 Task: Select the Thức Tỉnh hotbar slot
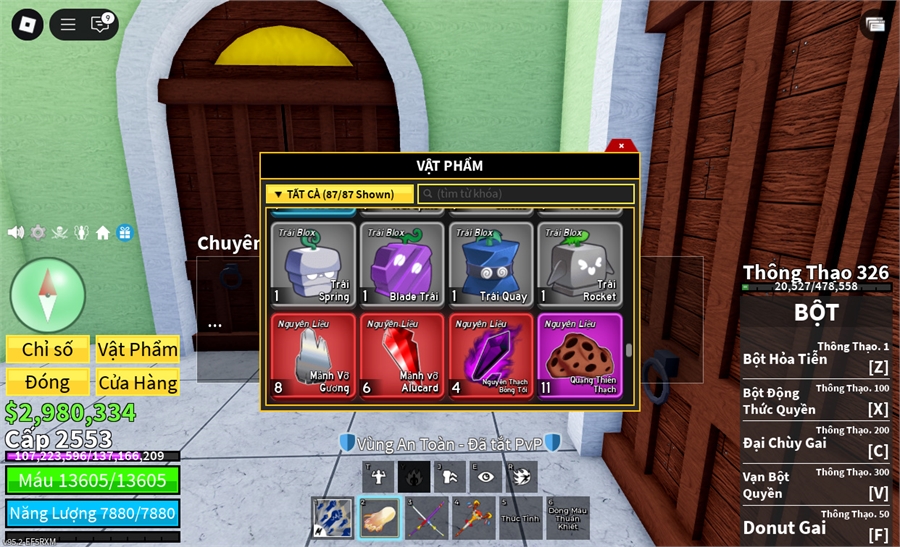519,517
